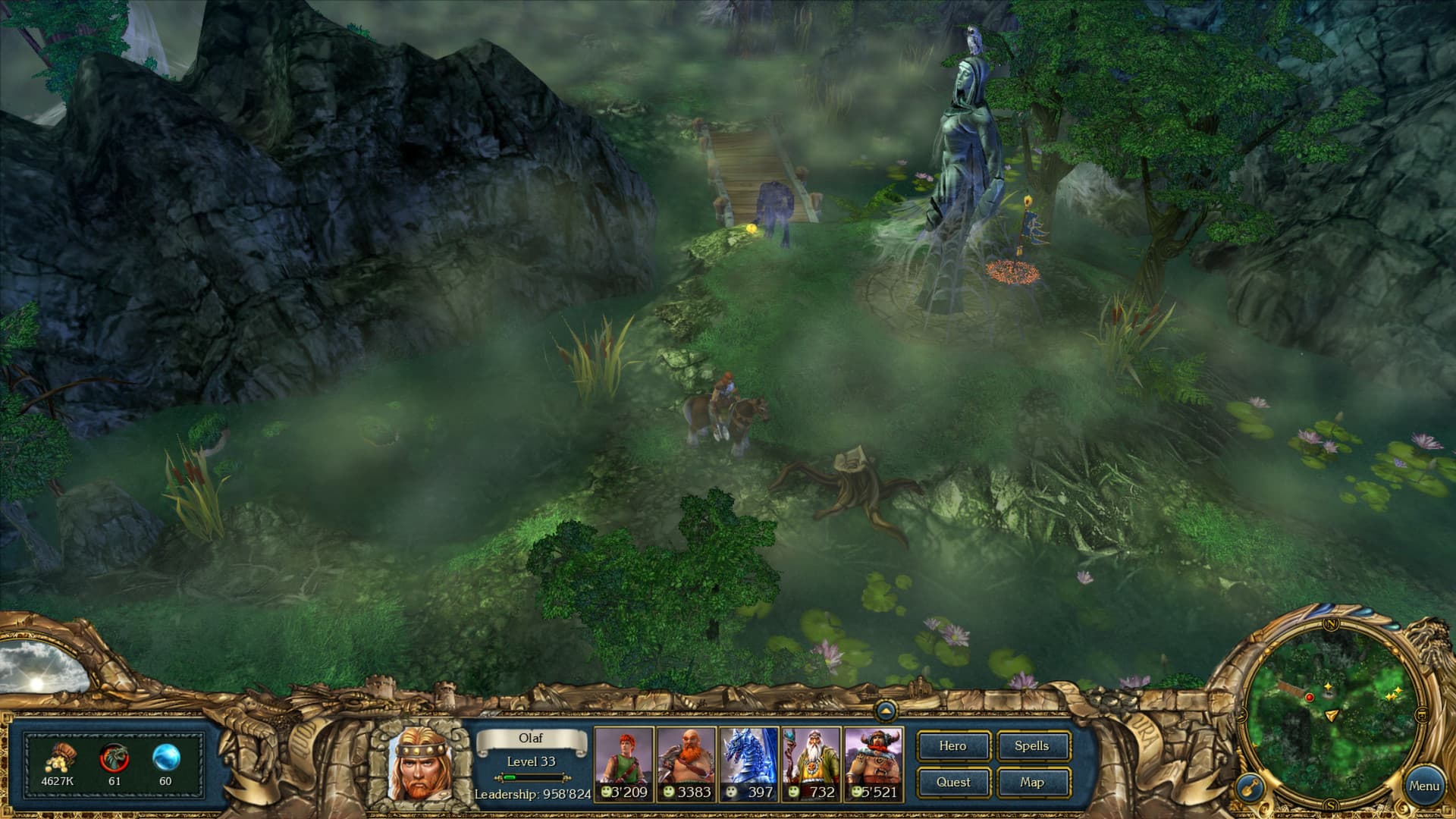Open the Quest log
The image size is (1456, 819).
[x=954, y=782]
